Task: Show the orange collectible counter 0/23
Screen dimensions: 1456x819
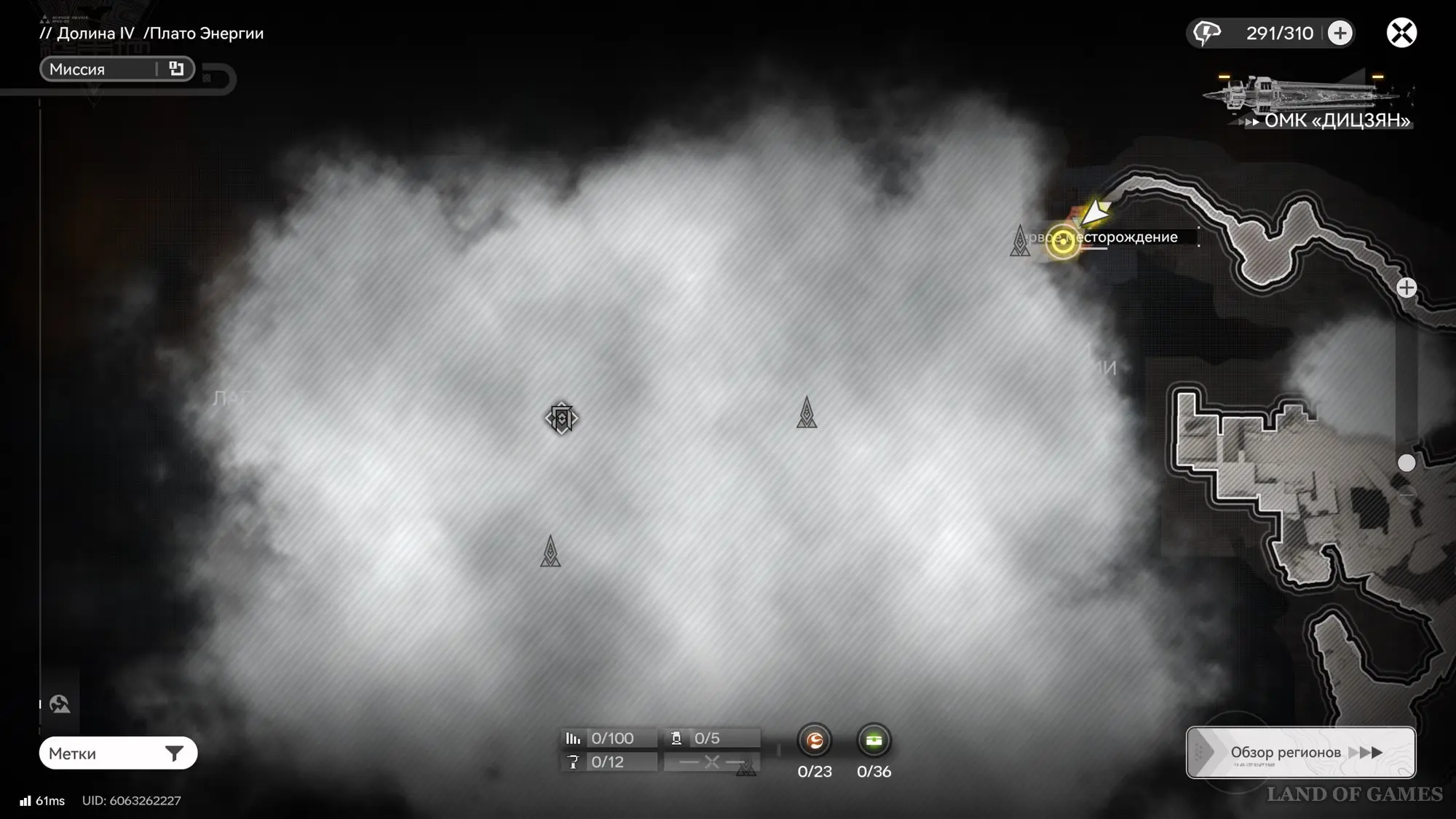Action: pyautogui.click(x=815, y=741)
